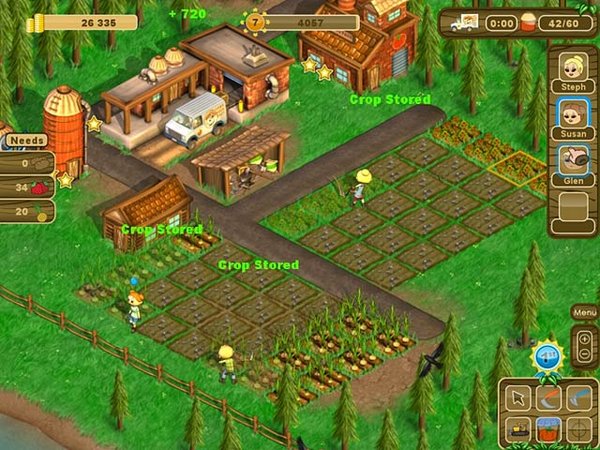The height and width of the screenshot is (450, 600).
Task: Click the blue first-place ribbon badge
Action: click(545, 355)
